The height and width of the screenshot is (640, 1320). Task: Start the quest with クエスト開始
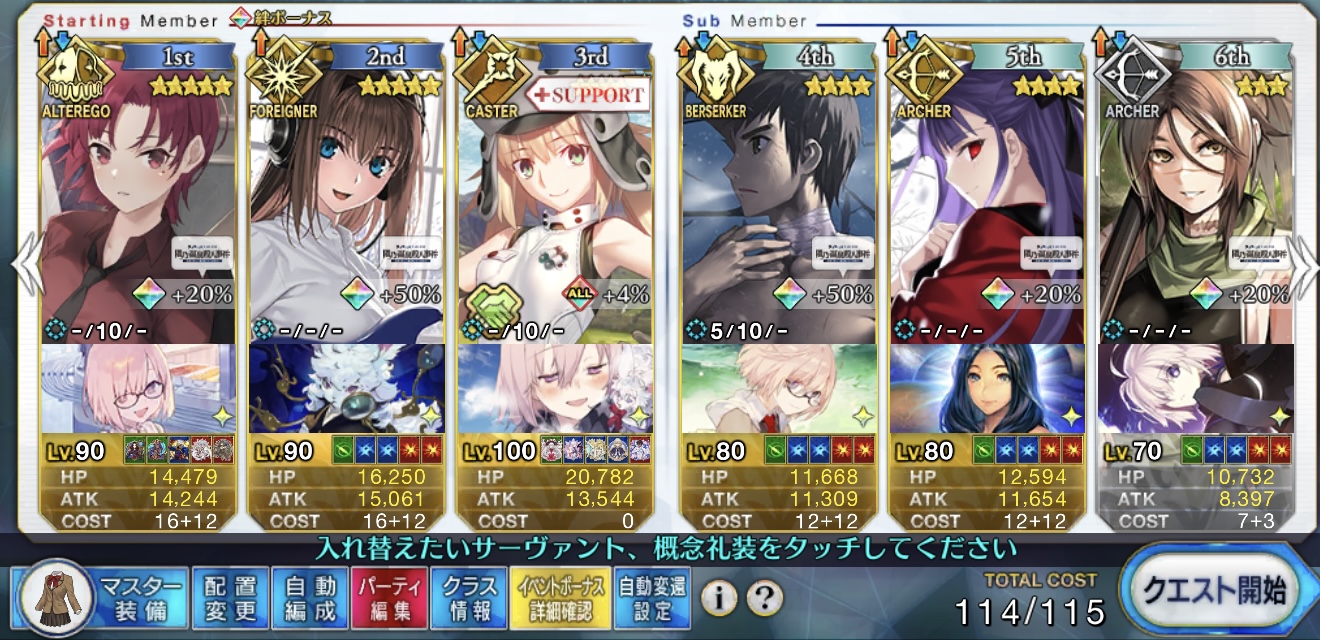coord(1217,592)
